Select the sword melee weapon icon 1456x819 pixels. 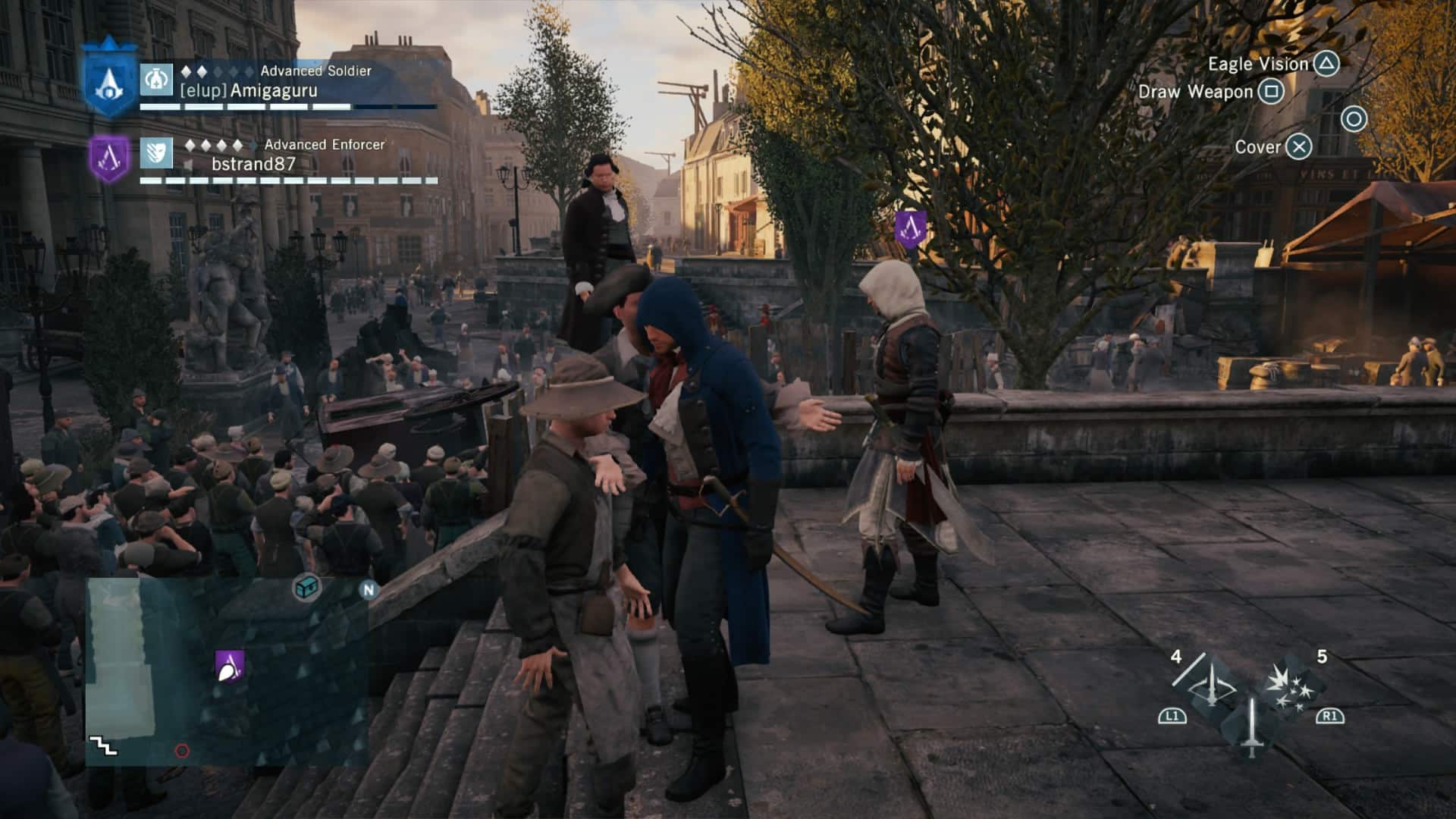(x=1251, y=728)
